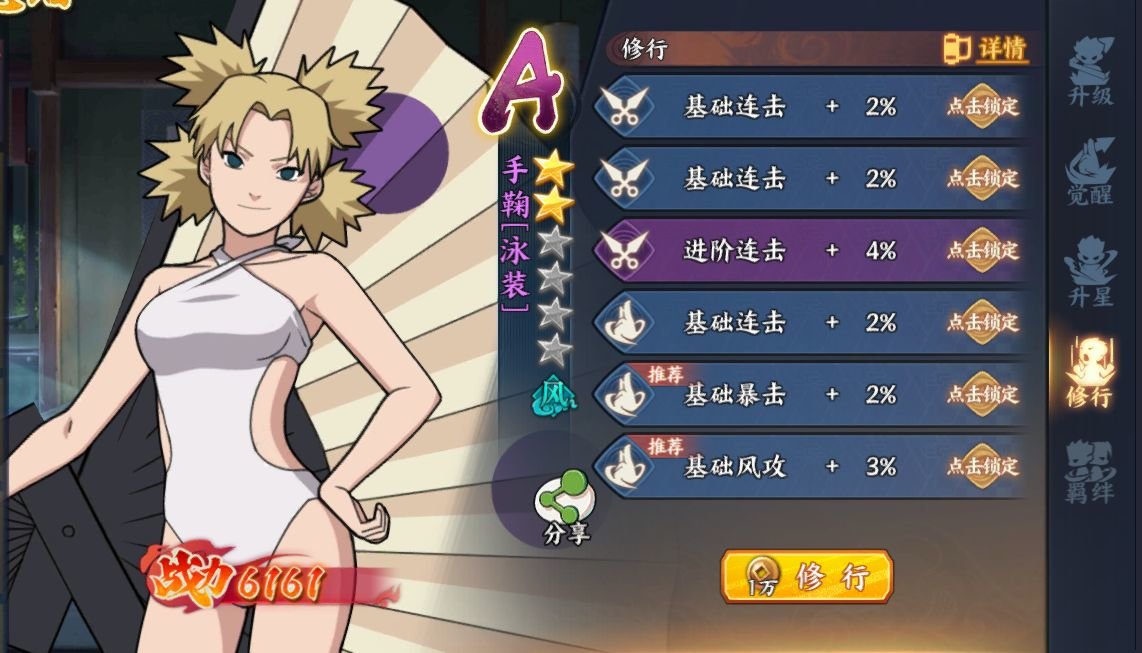Lock the 基础暴击 +2% attribute
1142x653 pixels.
(x=983, y=394)
